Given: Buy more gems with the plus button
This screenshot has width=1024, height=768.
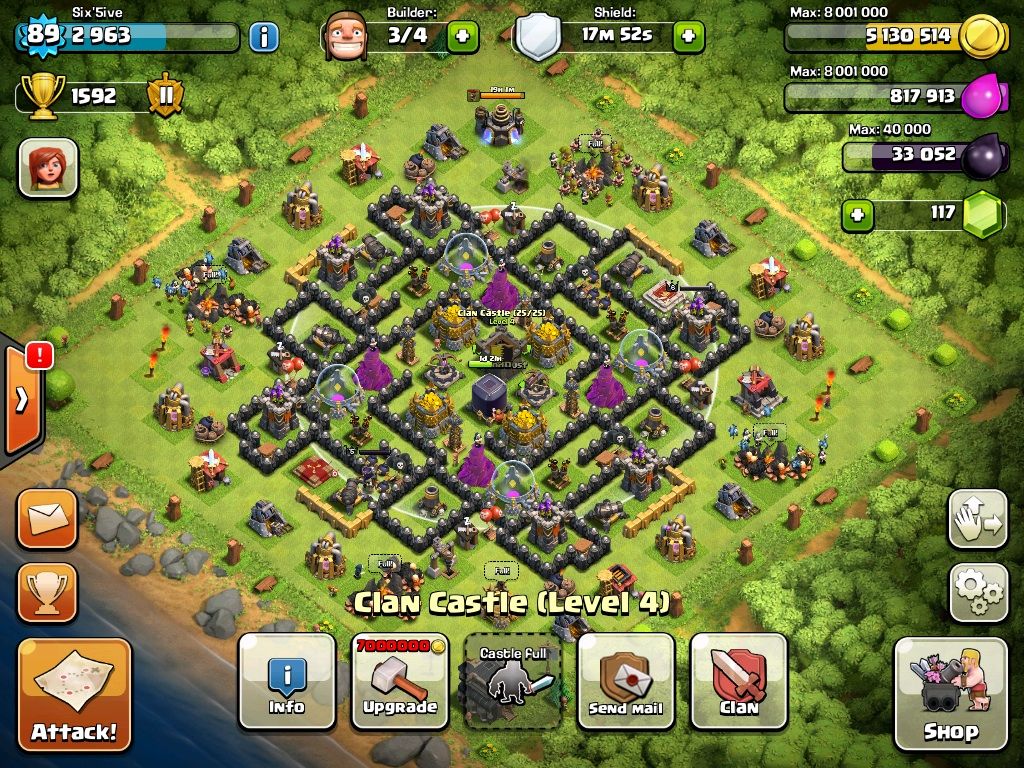Looking at the screenshot, I should [x=855, y=213].
